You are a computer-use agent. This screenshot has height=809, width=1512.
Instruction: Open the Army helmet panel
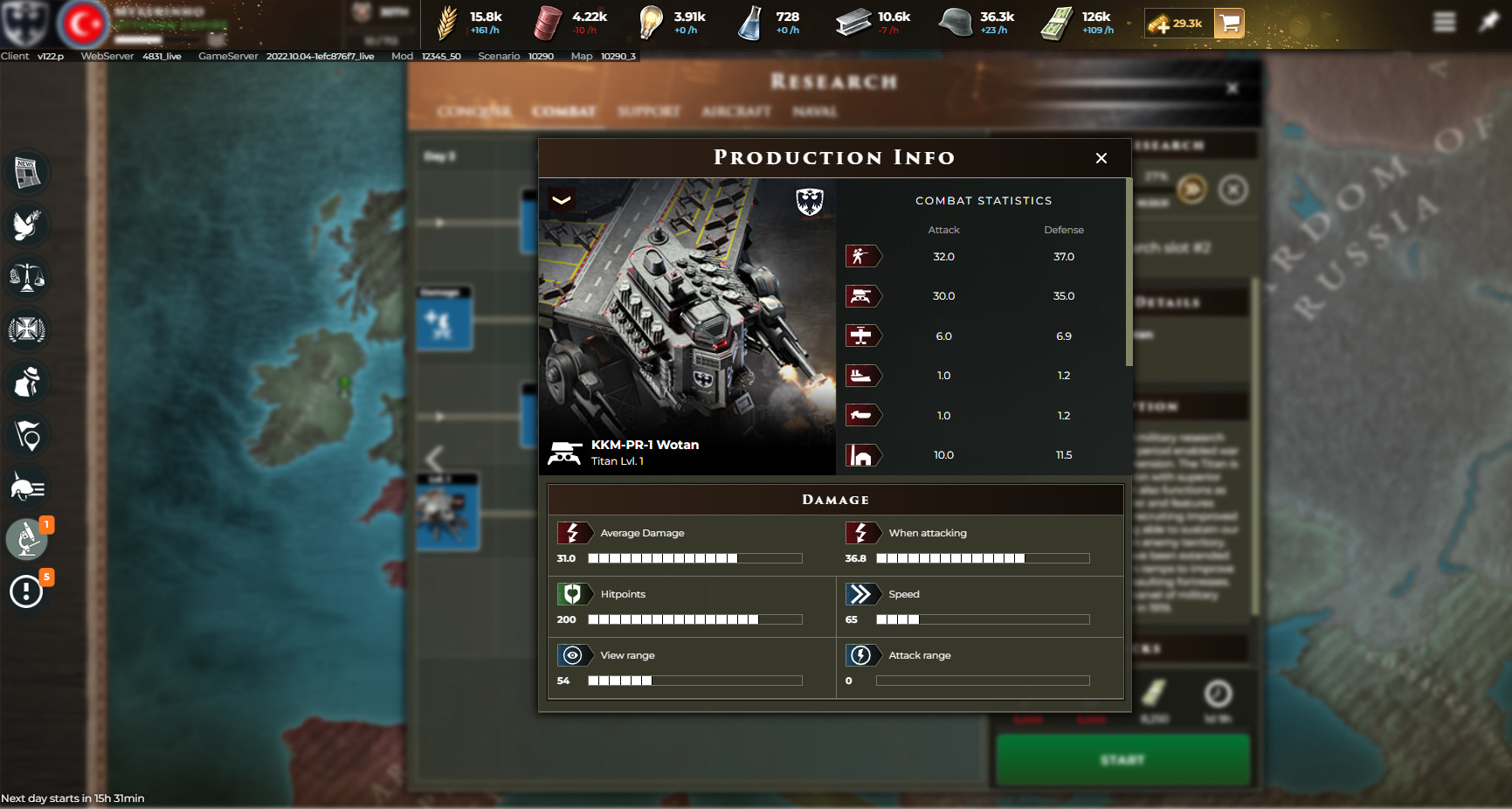pos(27,487)
